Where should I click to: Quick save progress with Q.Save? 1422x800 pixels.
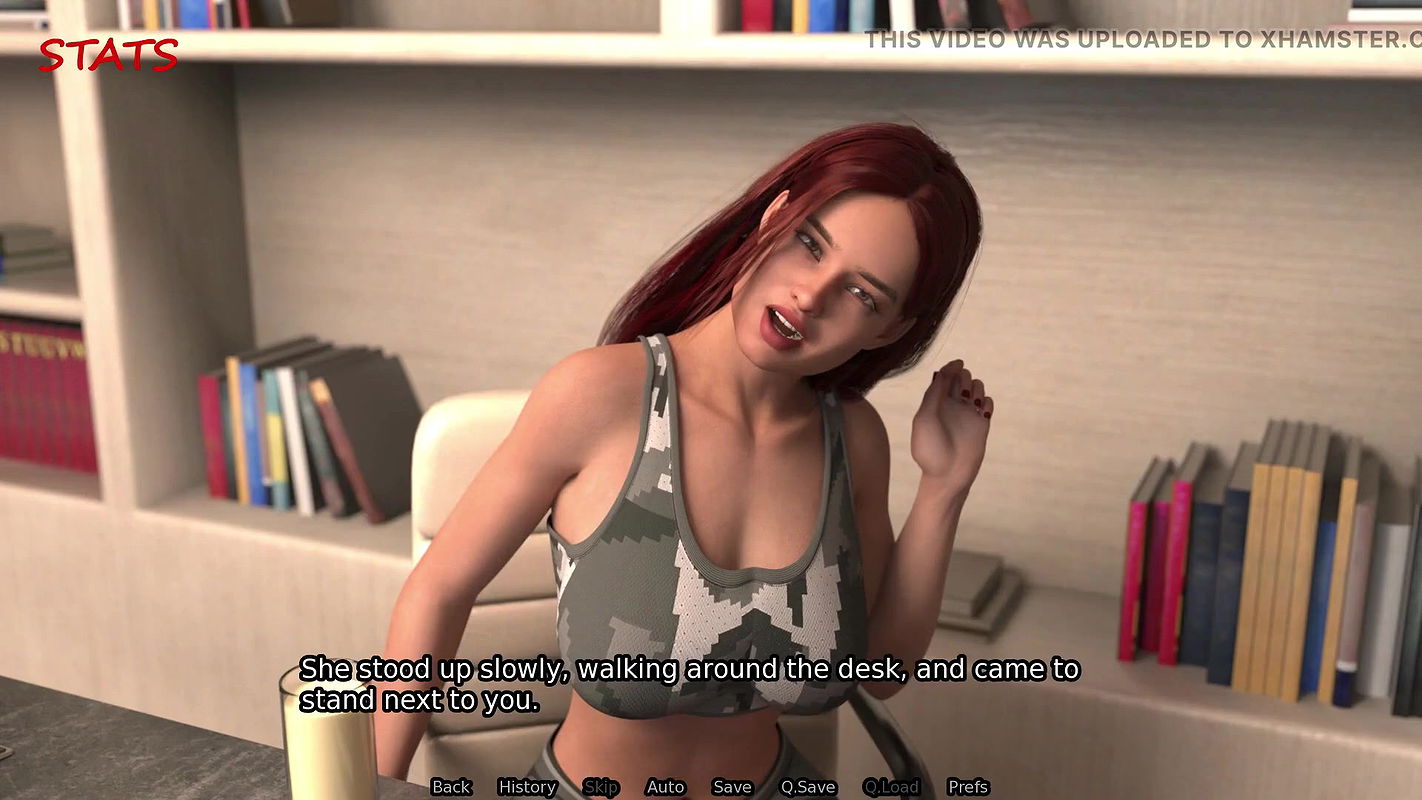coord(809,787)
